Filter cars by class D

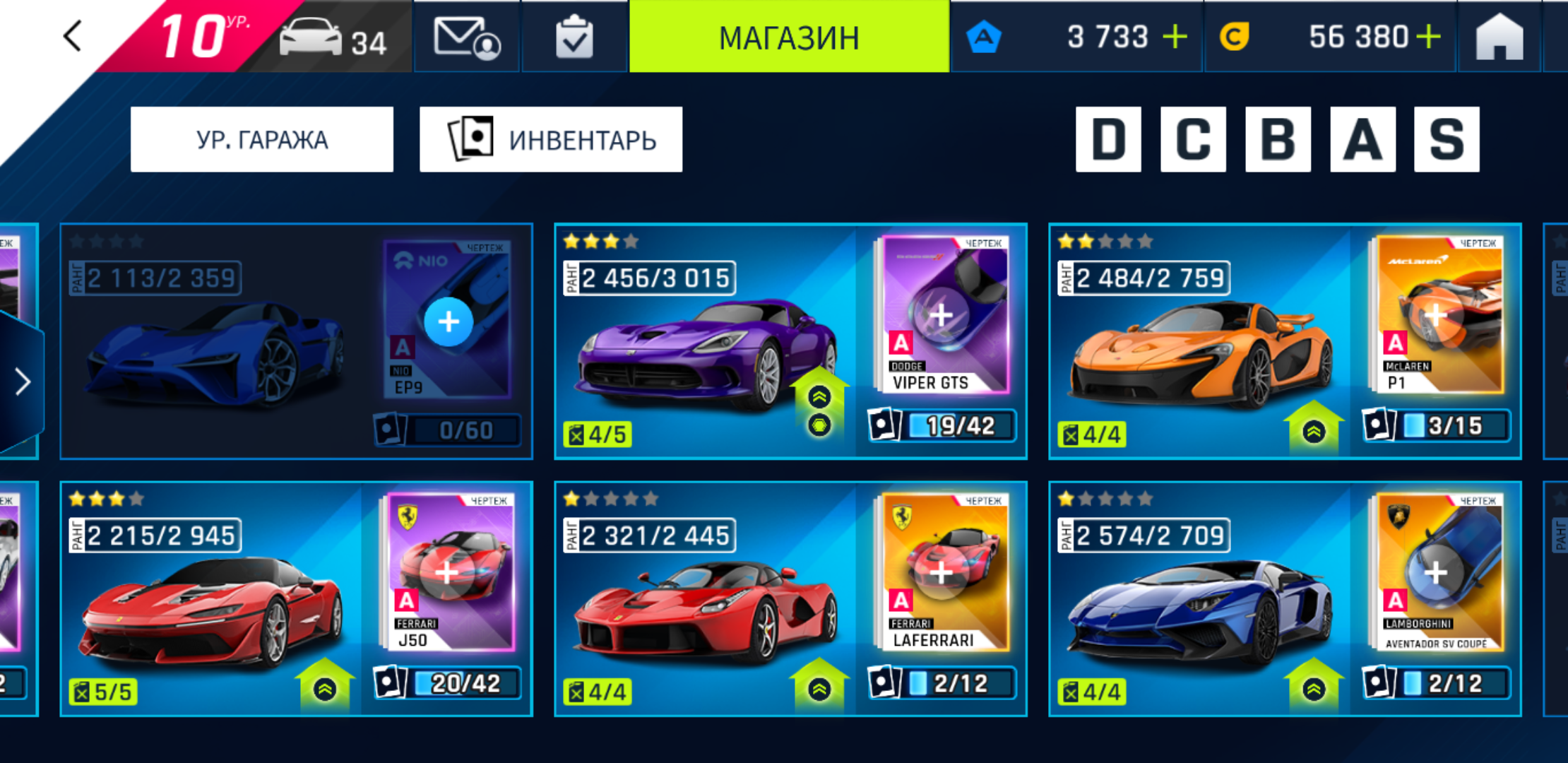tap(1108, 139)
